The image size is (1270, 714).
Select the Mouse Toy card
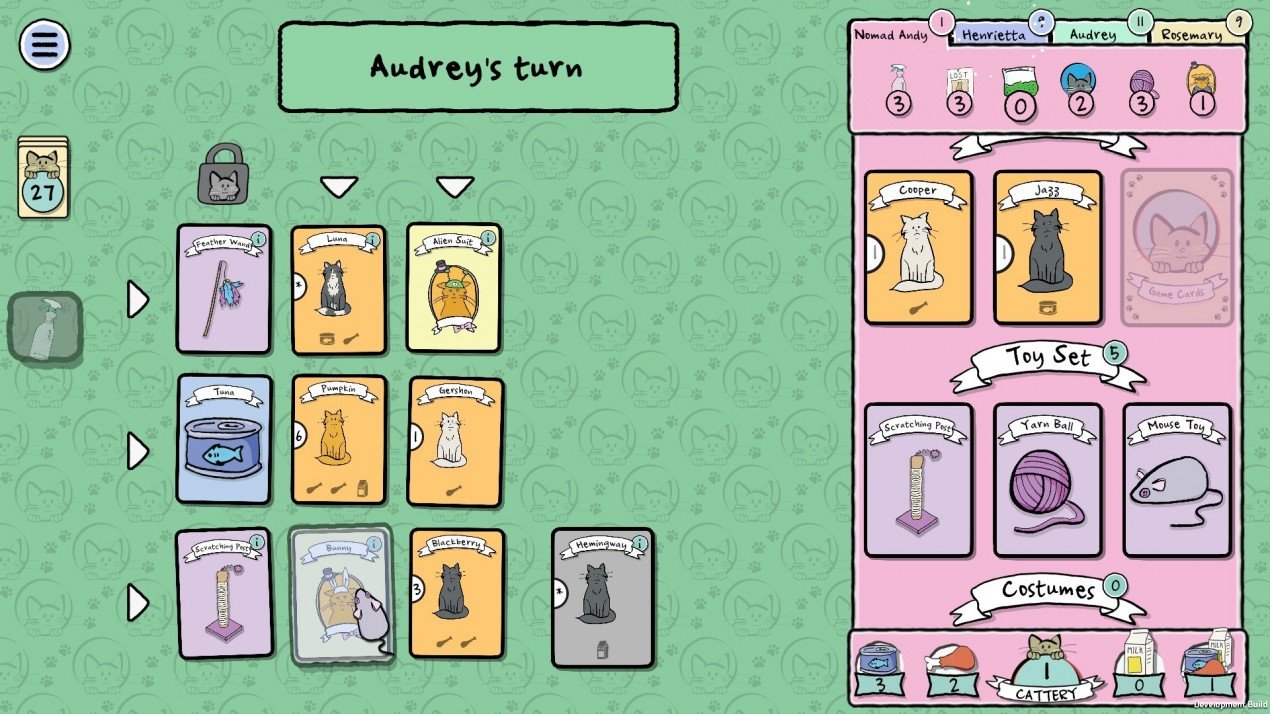[1177, 480]
